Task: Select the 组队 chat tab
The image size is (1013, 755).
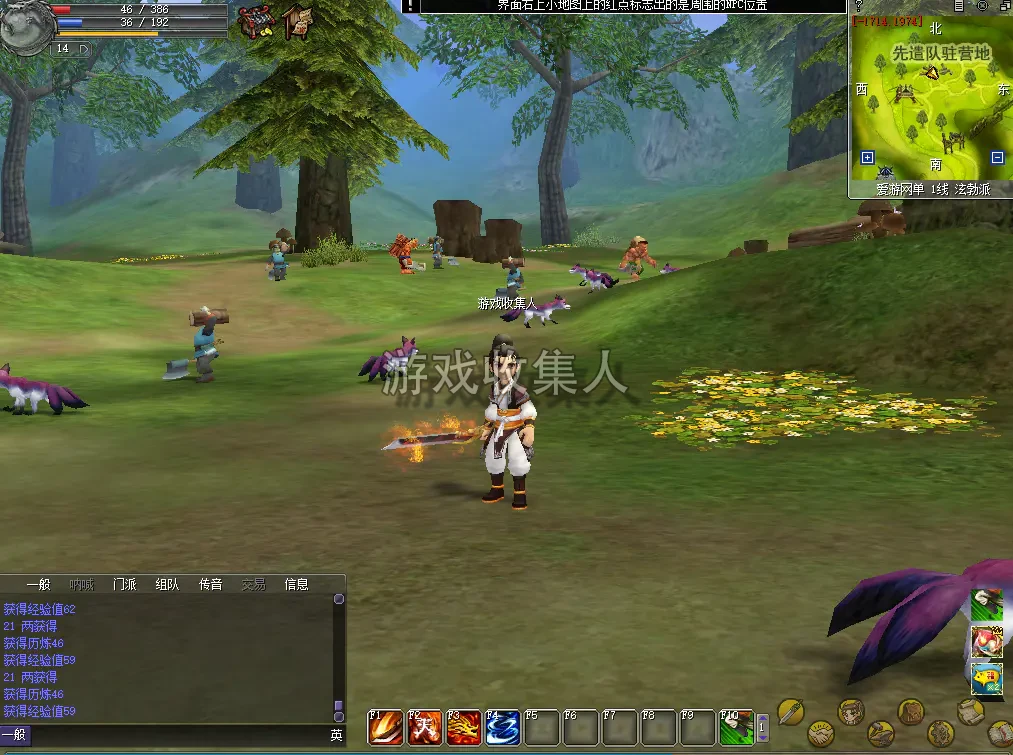Action: tap(167, 584)
